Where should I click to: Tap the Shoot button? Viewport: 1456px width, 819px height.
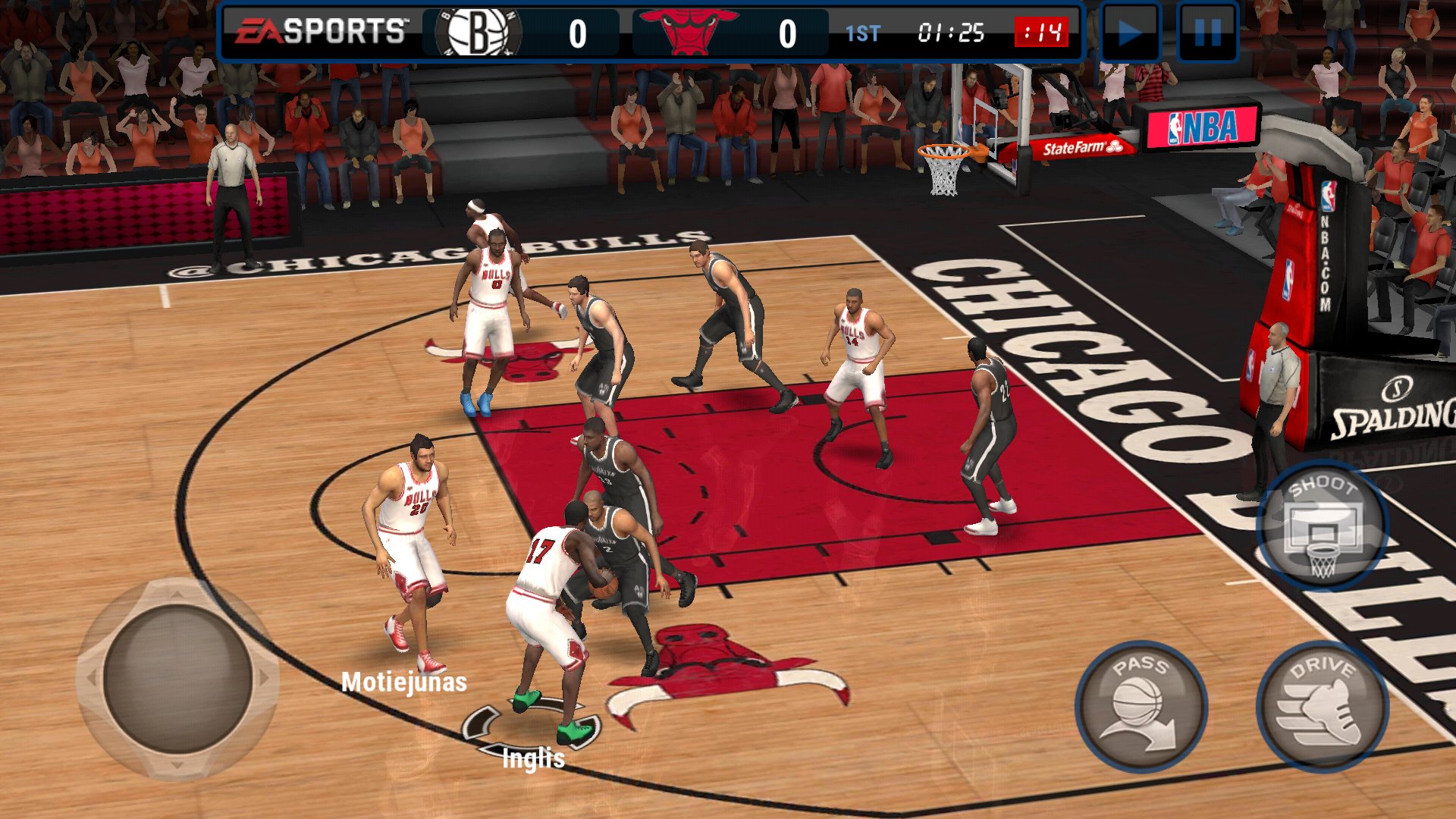(1322, 526)
